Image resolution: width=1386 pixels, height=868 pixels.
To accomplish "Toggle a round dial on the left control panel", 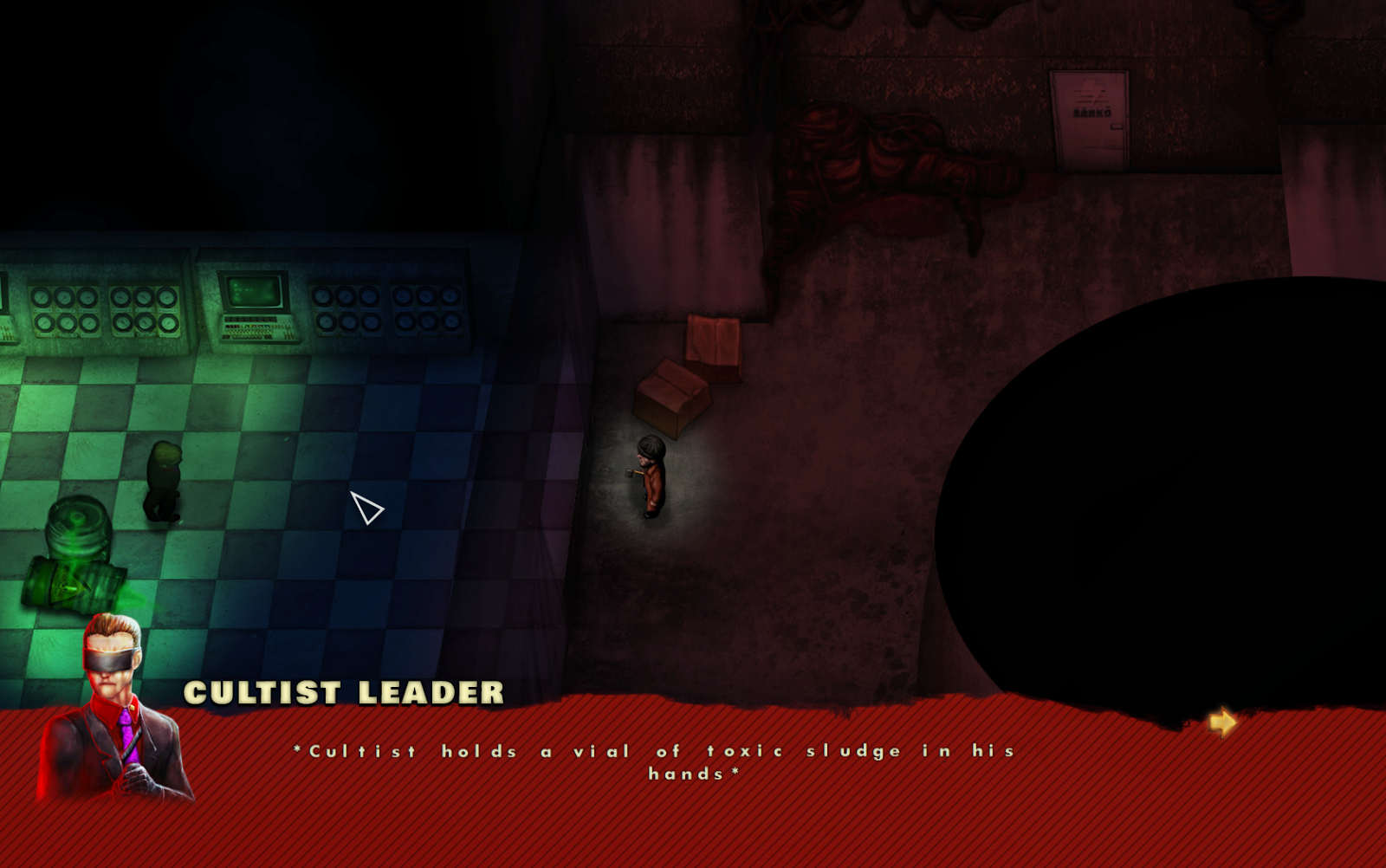I will tap(42, 296).
